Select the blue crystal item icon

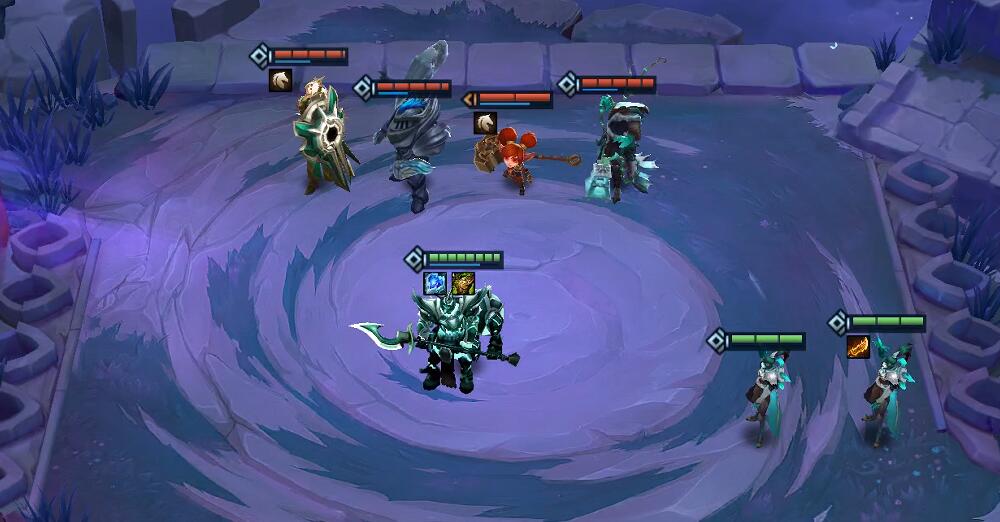coord(435,284)
